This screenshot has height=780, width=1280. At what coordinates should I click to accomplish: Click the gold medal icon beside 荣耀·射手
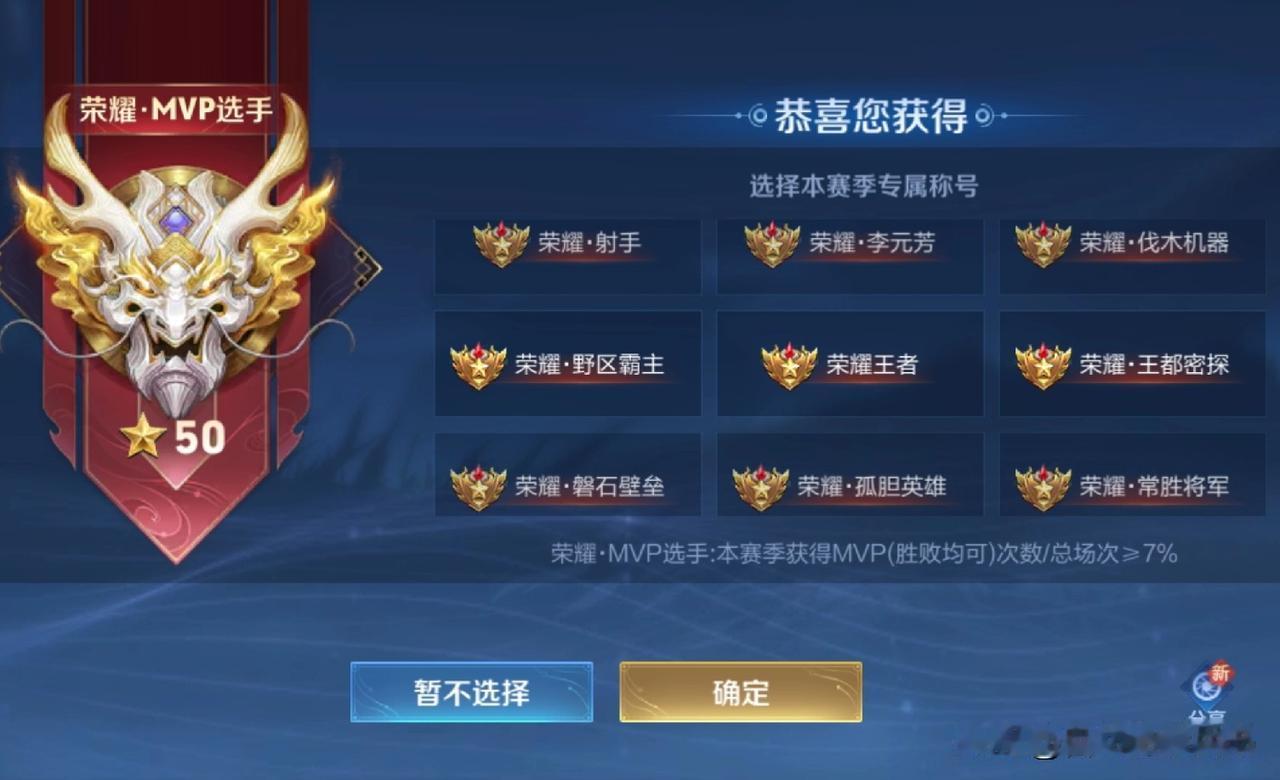click(x=501, y=243)
